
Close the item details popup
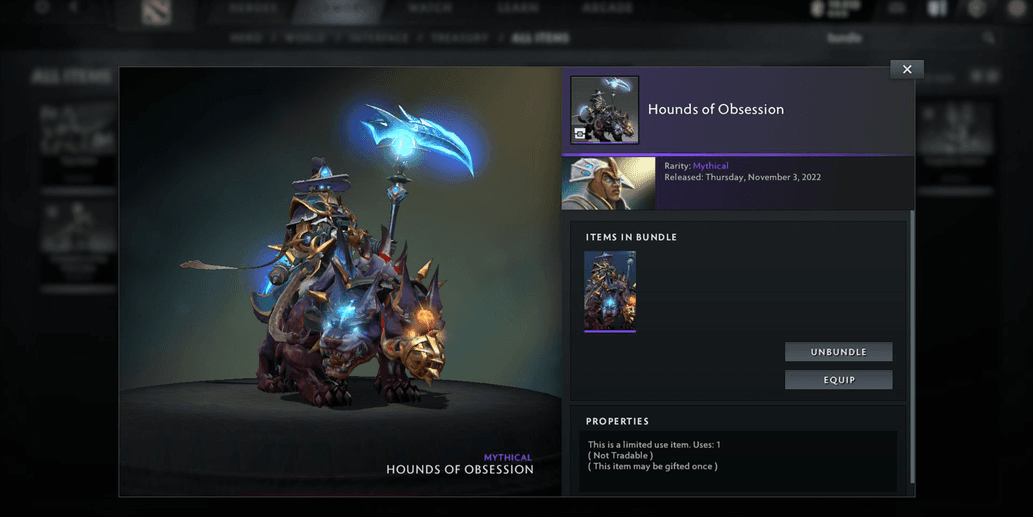(x=907, y=70)
